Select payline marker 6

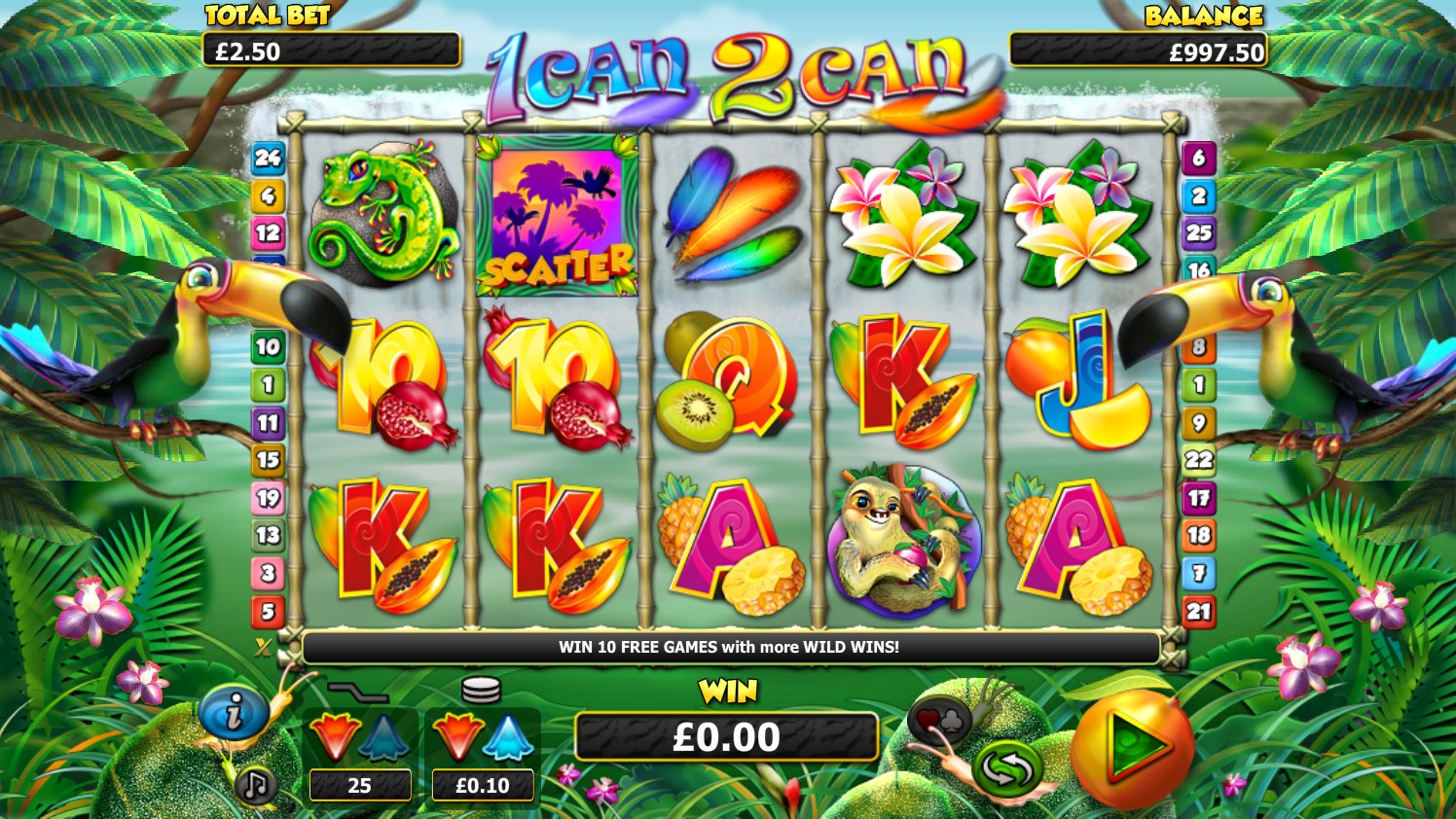[1199, 158]
